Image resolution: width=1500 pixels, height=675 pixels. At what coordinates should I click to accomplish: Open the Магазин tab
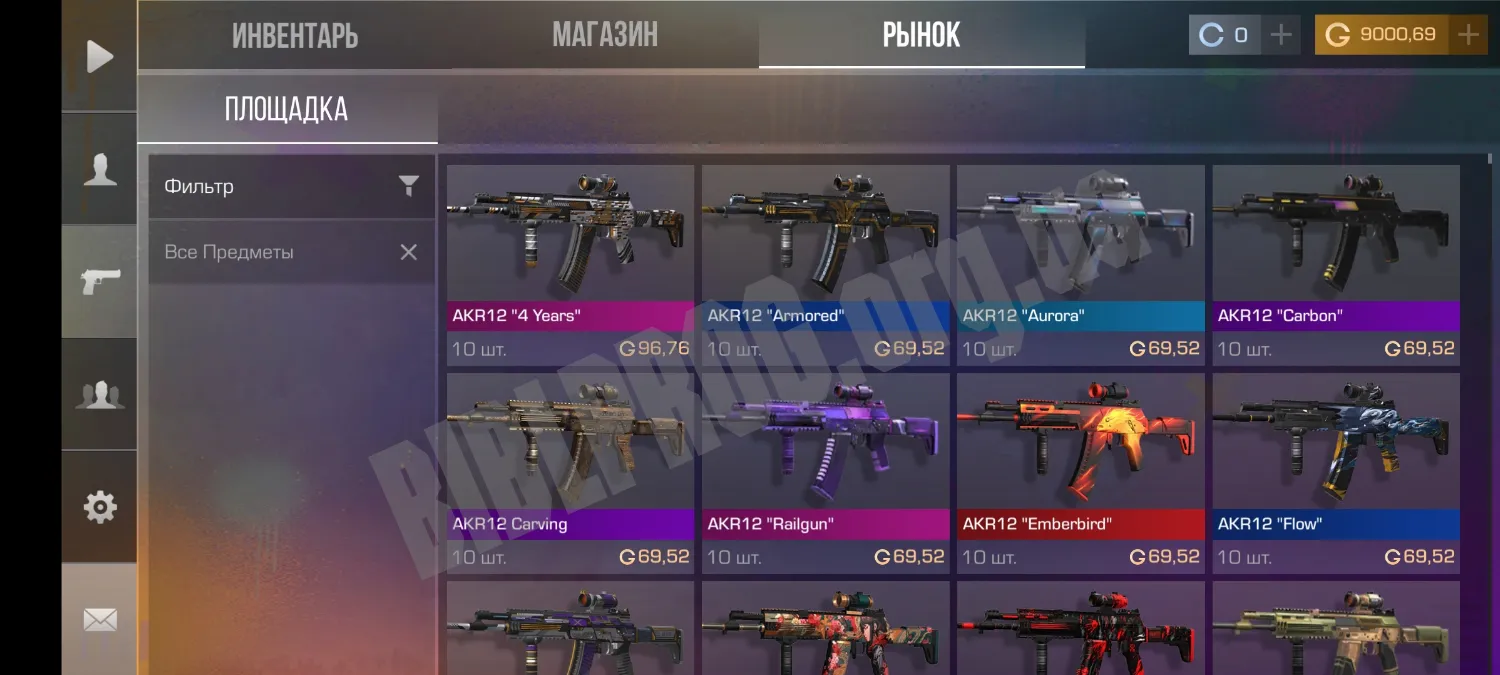(x=605, y=36)
